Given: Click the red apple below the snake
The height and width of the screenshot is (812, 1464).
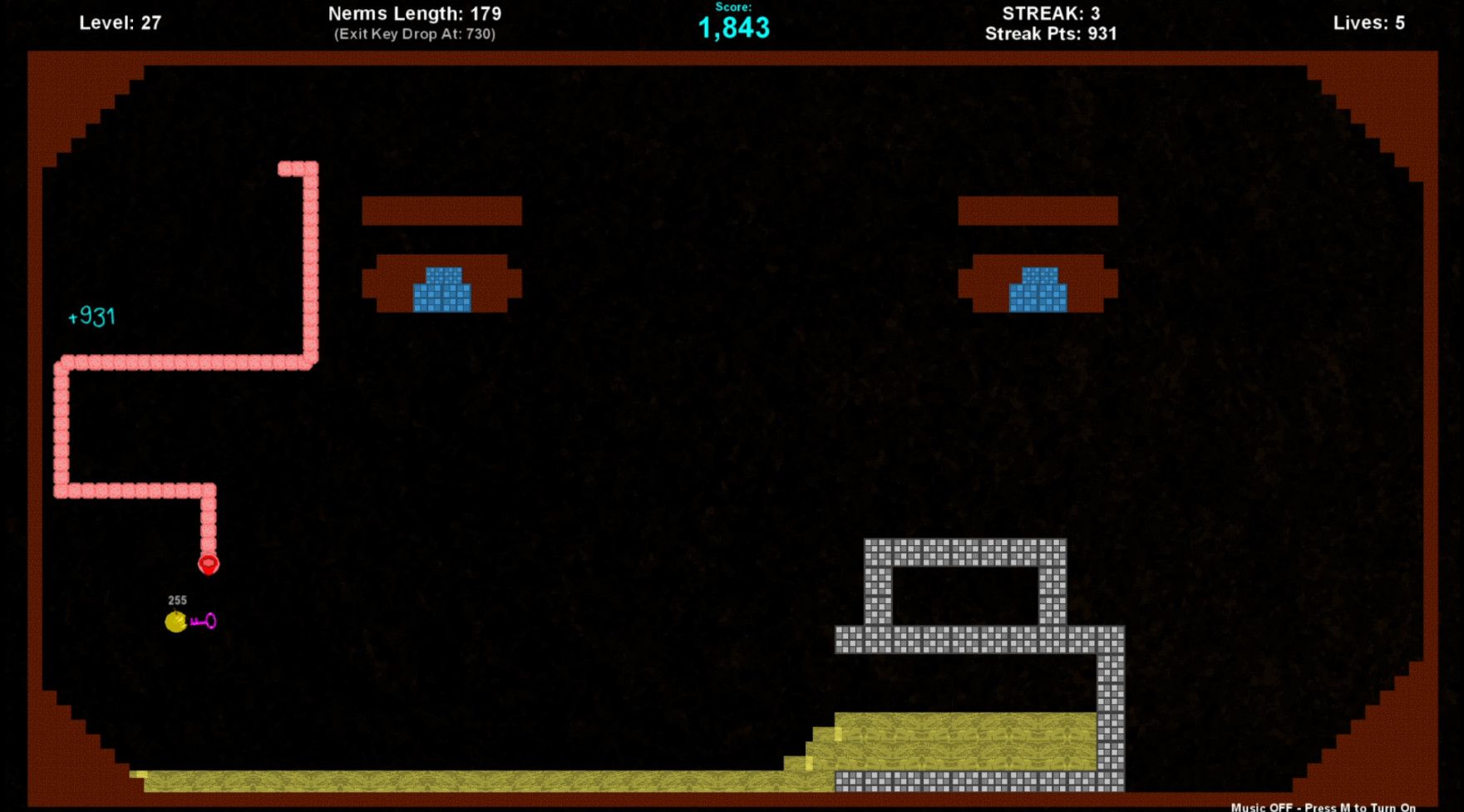Looking at the screenshot, I should coord(209,563).
